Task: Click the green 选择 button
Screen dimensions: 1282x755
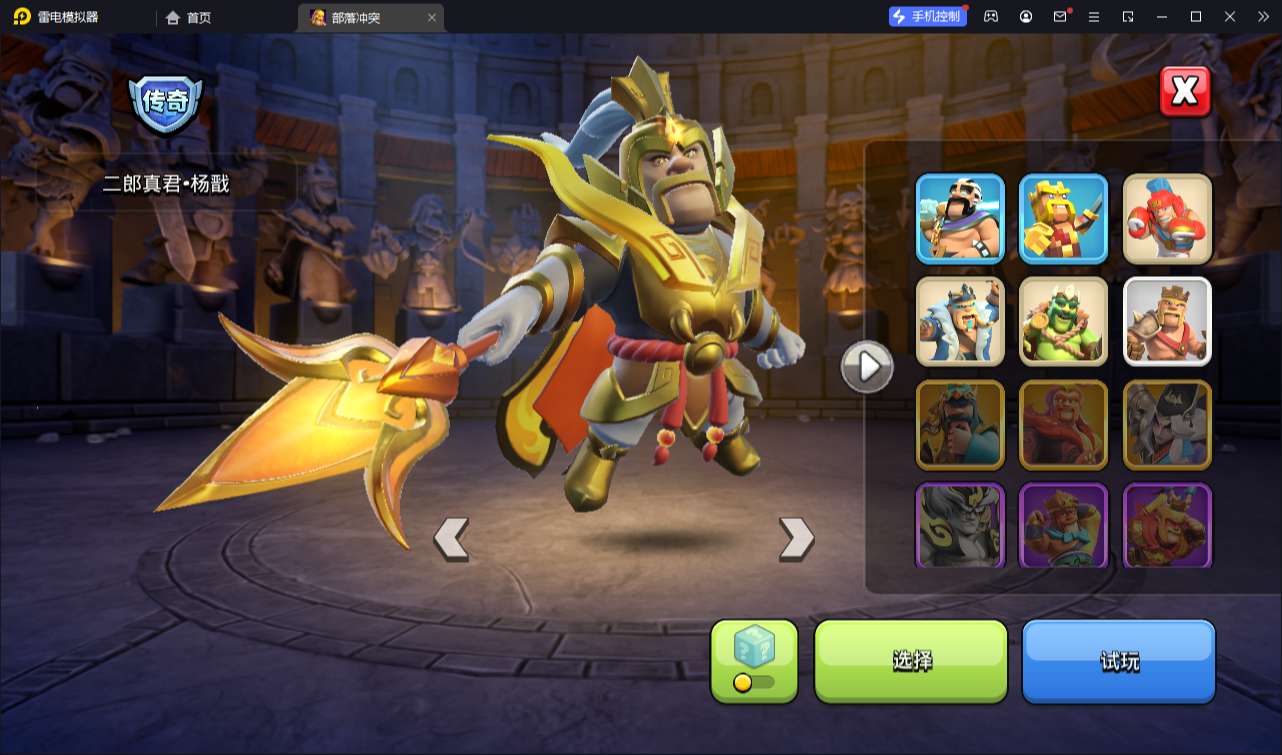Action: (911, 661)
